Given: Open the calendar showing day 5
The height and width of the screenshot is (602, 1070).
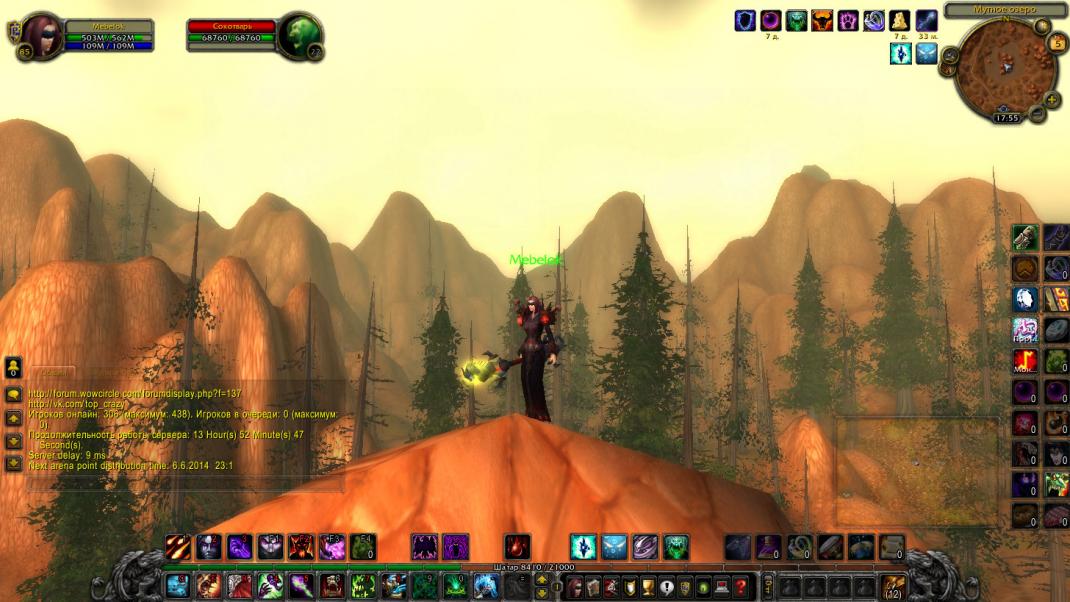Looking at the screenshot, I should 1057,44.
